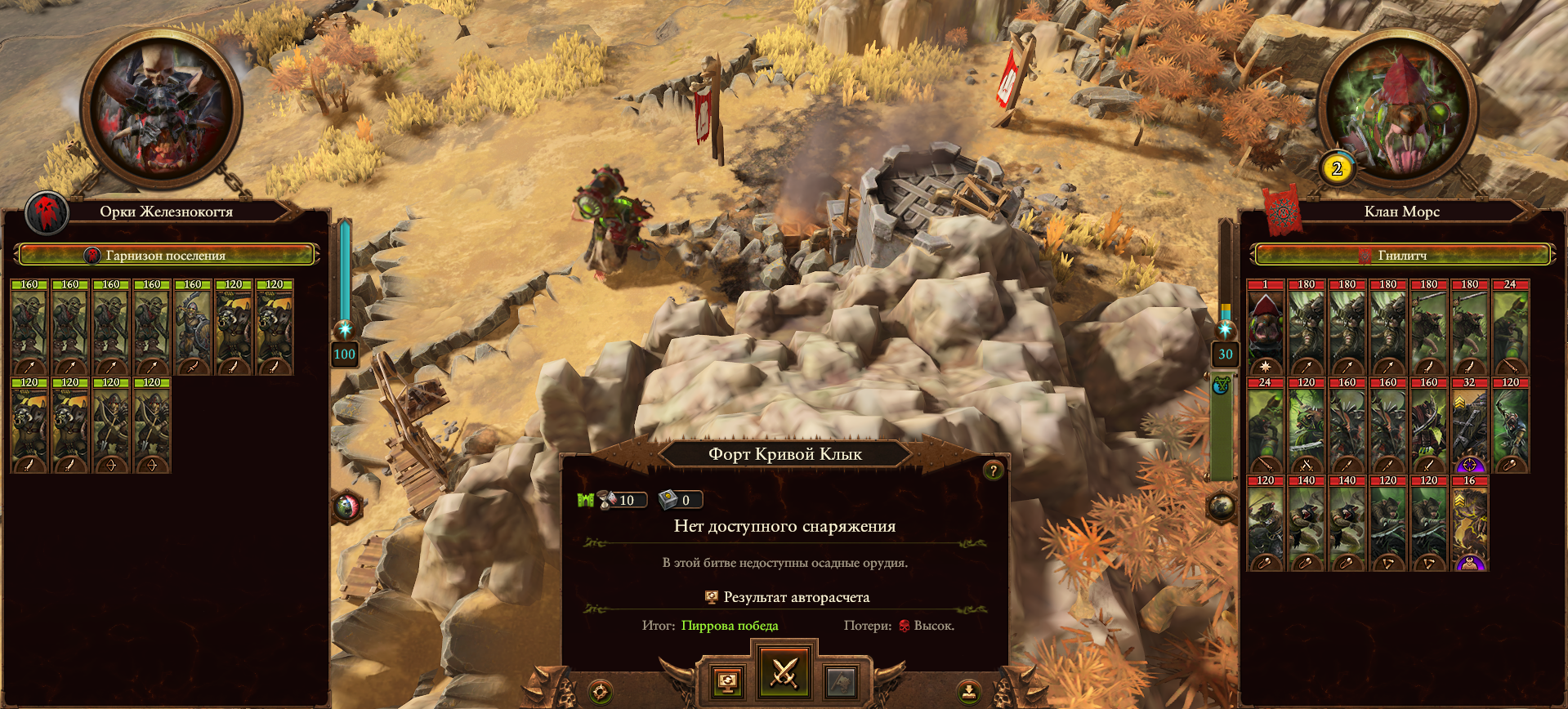Open the help question mark button

pyautogui.click(x=993, y=470)
